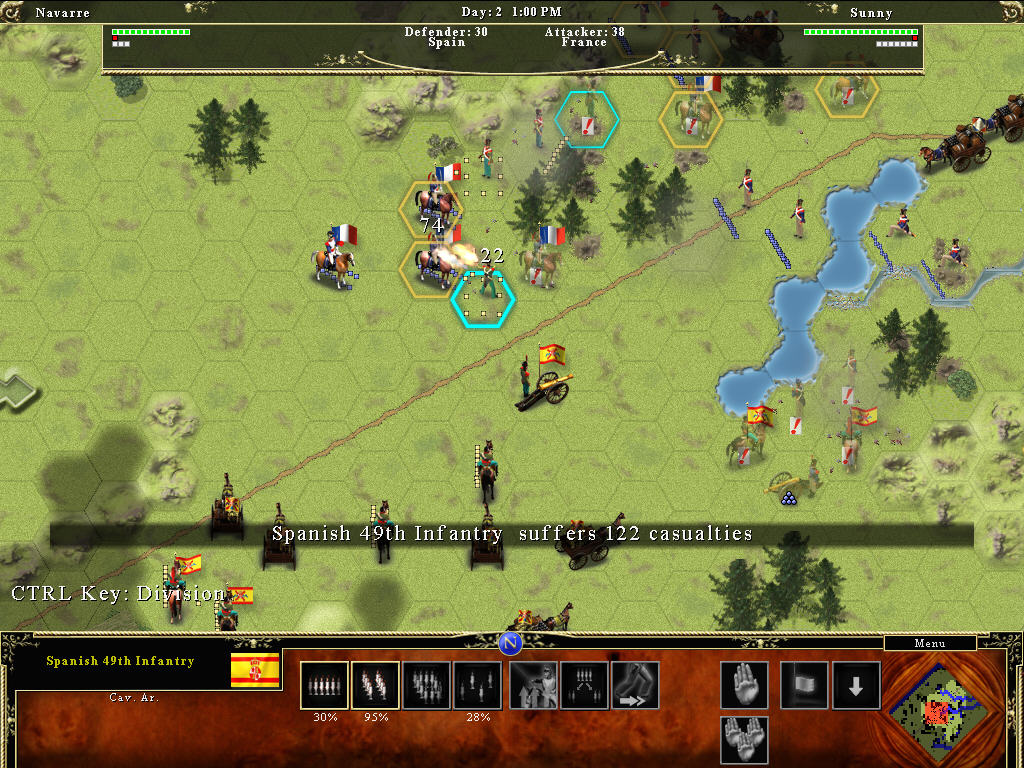Select the line formation icon

coord(324,685)
